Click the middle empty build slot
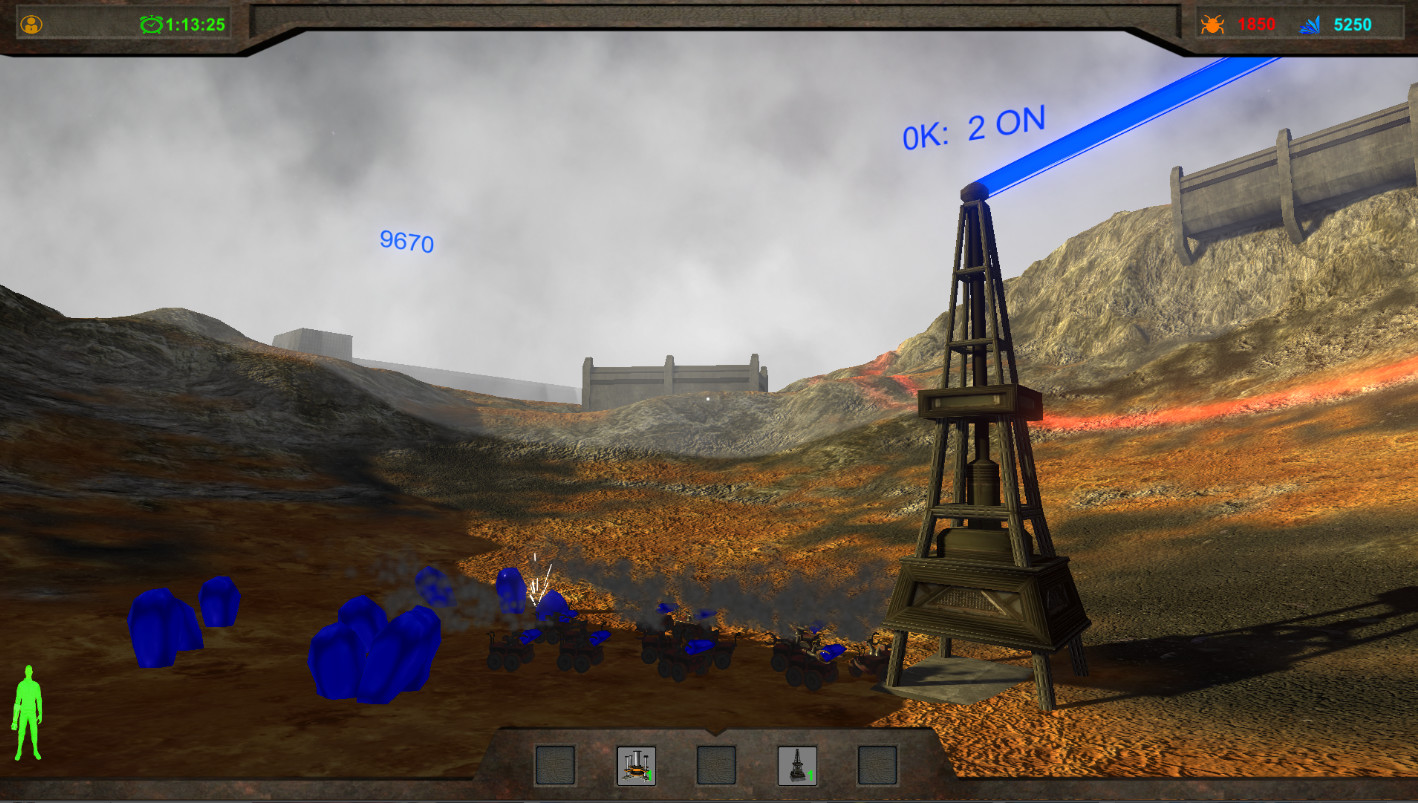This screenshot has width=1418, height=803. (x=716, y=766)
